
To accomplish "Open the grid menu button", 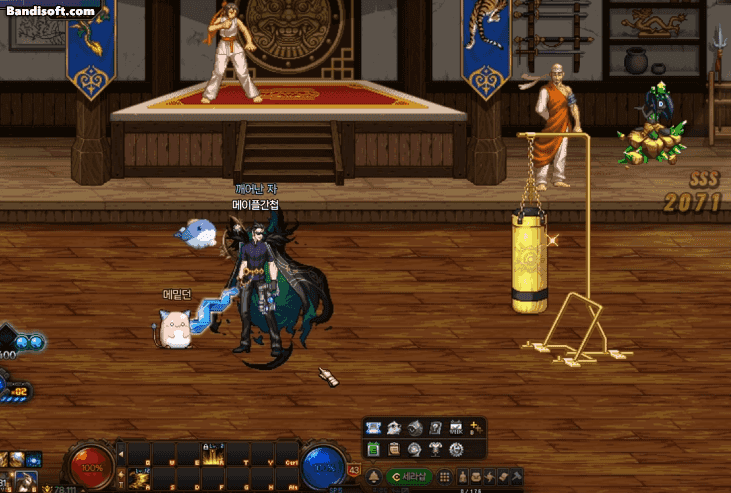I will tap(445, 477).
